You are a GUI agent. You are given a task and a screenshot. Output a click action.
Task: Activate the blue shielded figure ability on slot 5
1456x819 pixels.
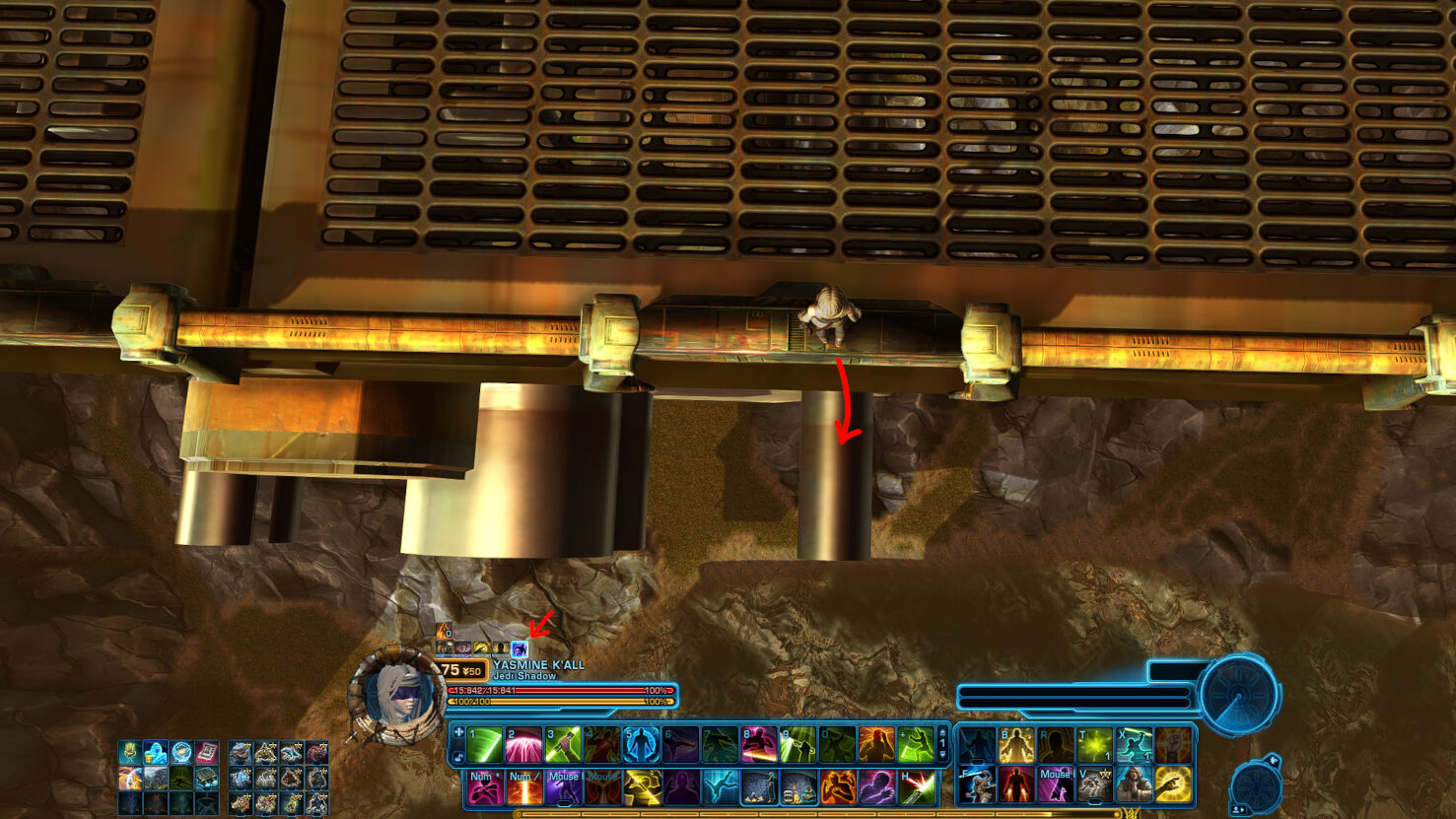pos(641,745)
